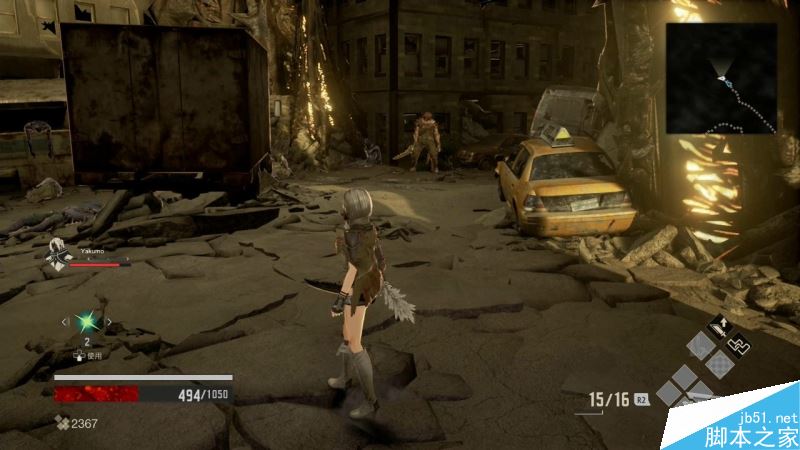This screenshot has width=800, height=450.
Task: Select the green star quick-use item
Action: pyautogui.click(x=87, y=322)
